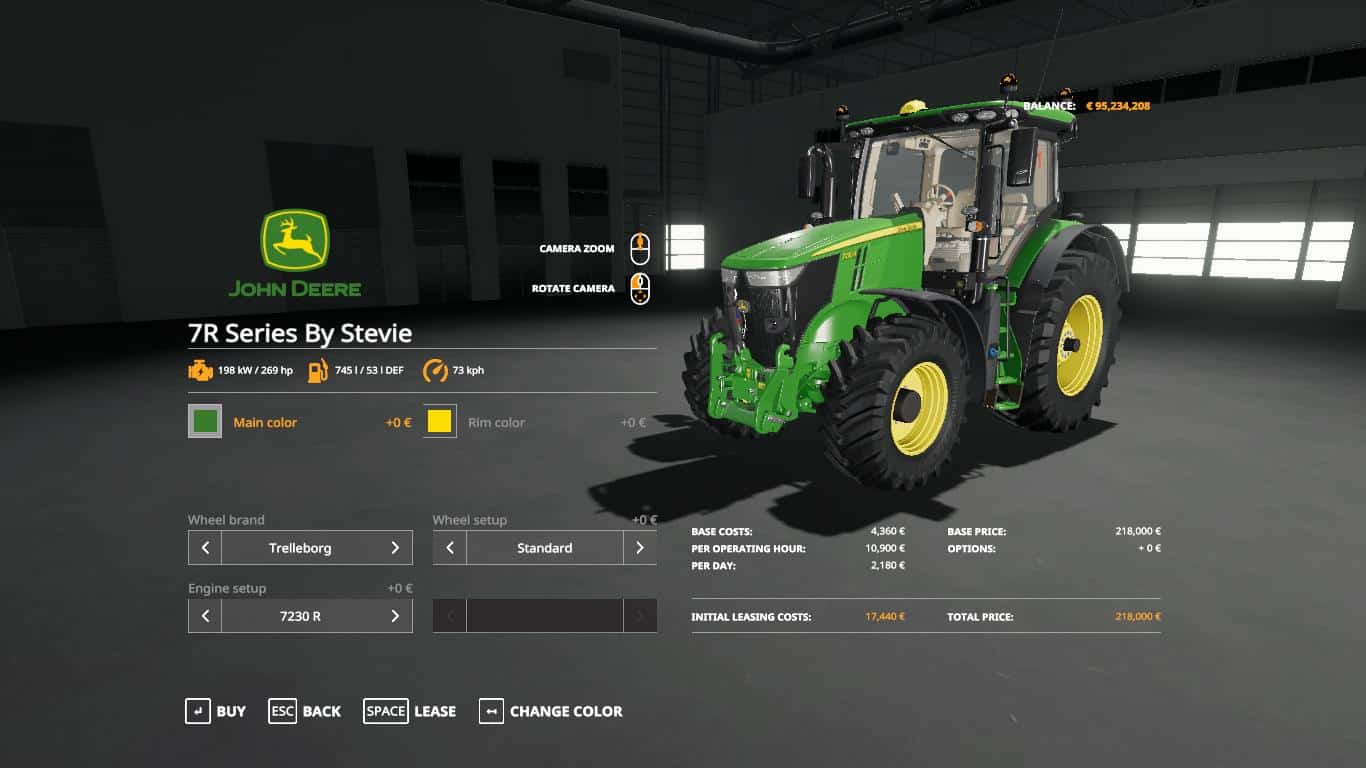1366x768 pixels.
Task: Step back to the previous wheel brand
Action: coord(203,547)
